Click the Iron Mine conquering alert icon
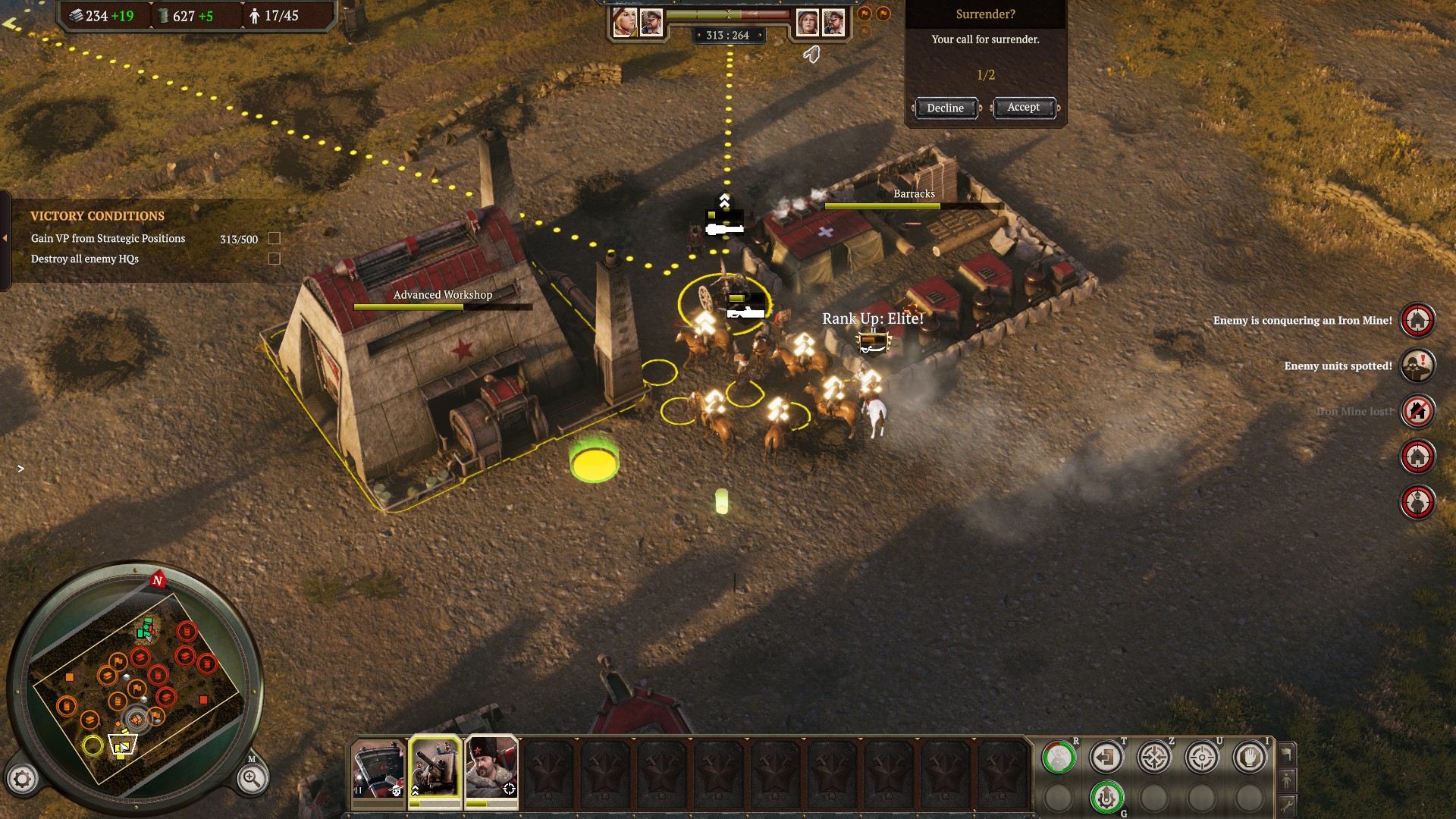 (1417, 320)
